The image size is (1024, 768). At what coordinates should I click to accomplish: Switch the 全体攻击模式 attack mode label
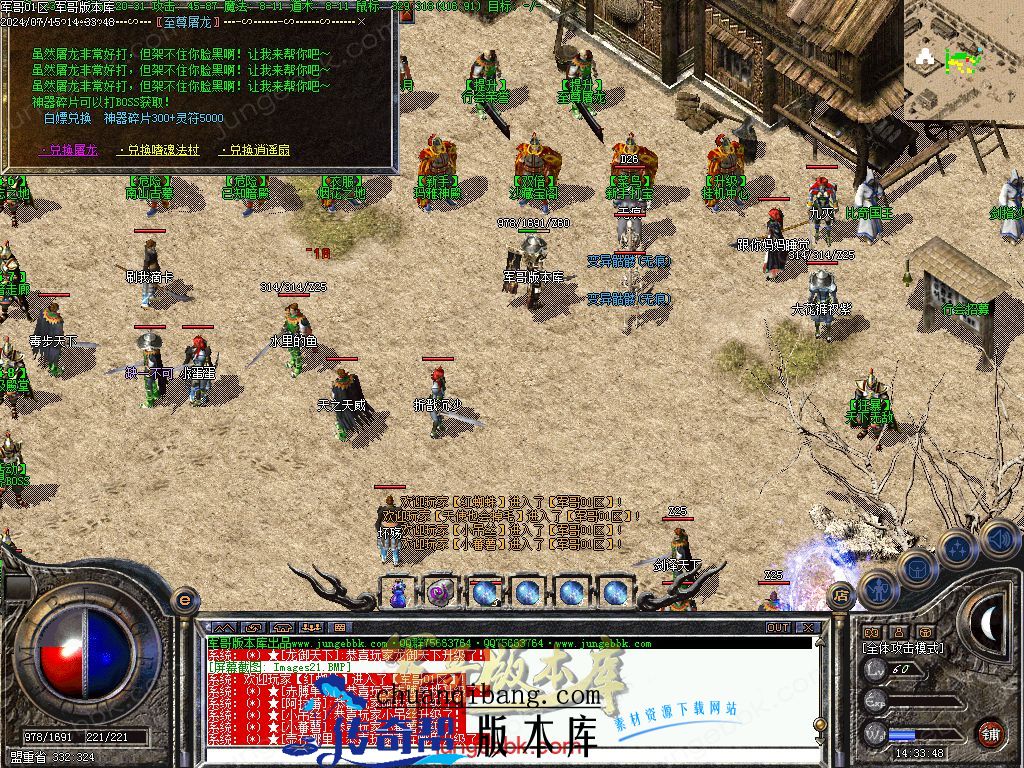coord(902,648)
